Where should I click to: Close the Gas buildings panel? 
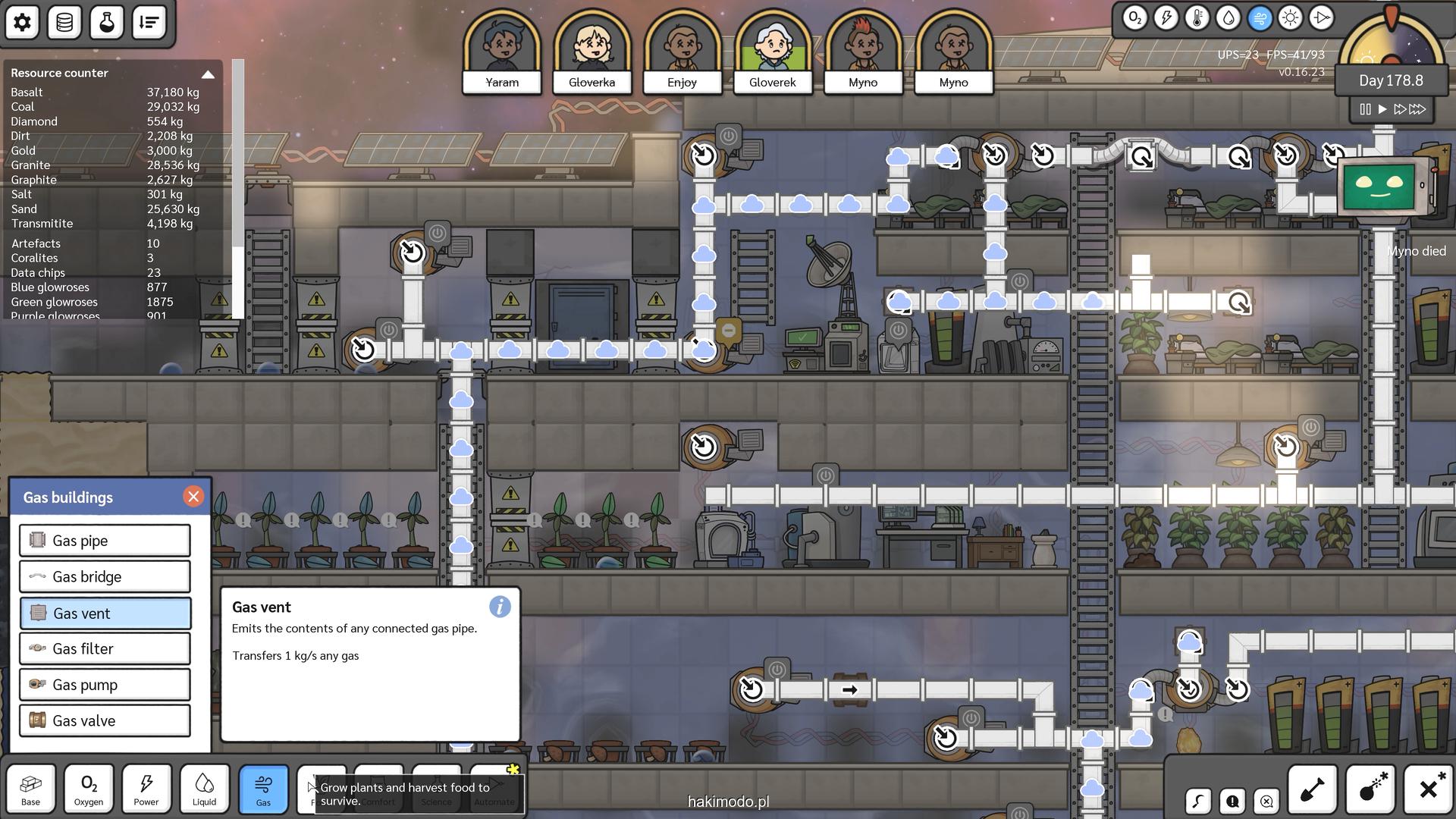[193, 497]
